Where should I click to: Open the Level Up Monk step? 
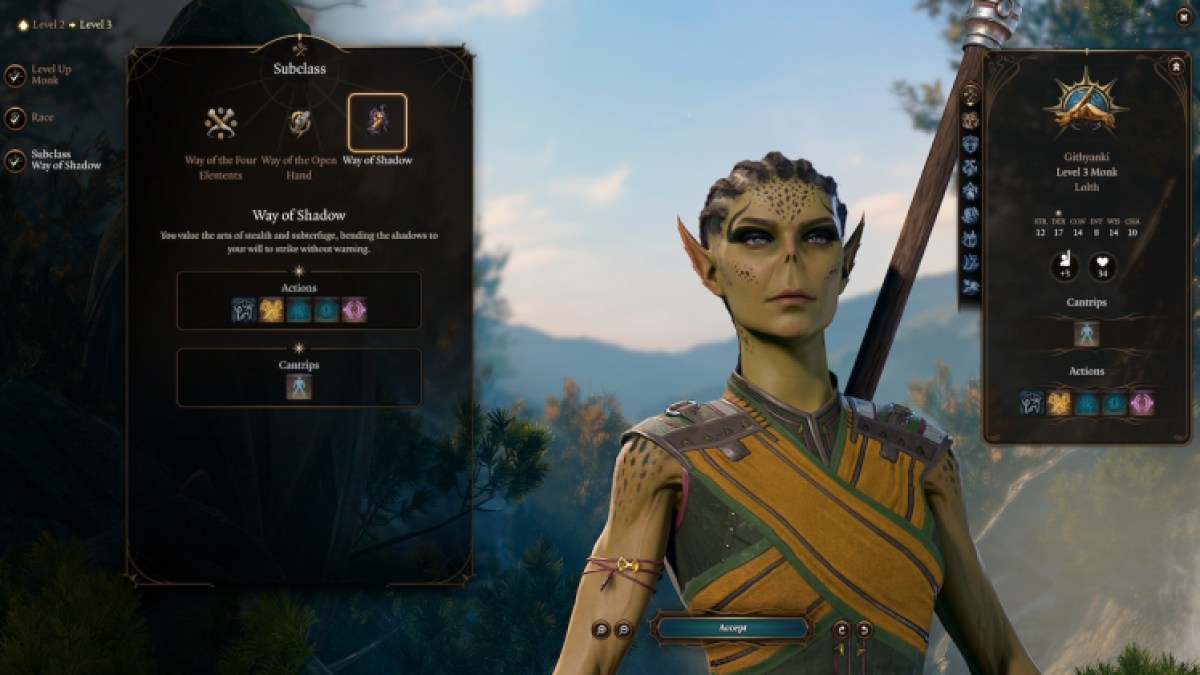point(16,75)
